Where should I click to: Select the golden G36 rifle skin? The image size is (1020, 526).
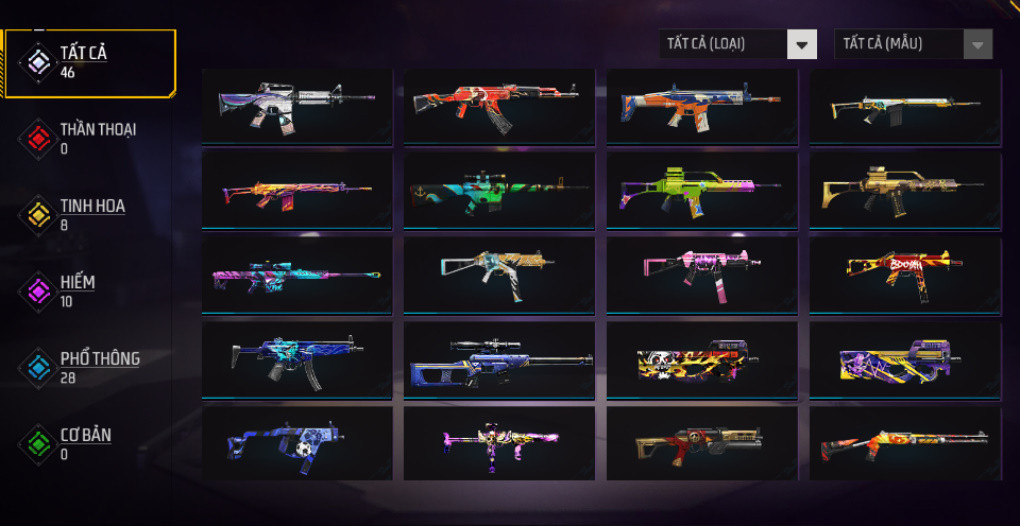[904, 189]
